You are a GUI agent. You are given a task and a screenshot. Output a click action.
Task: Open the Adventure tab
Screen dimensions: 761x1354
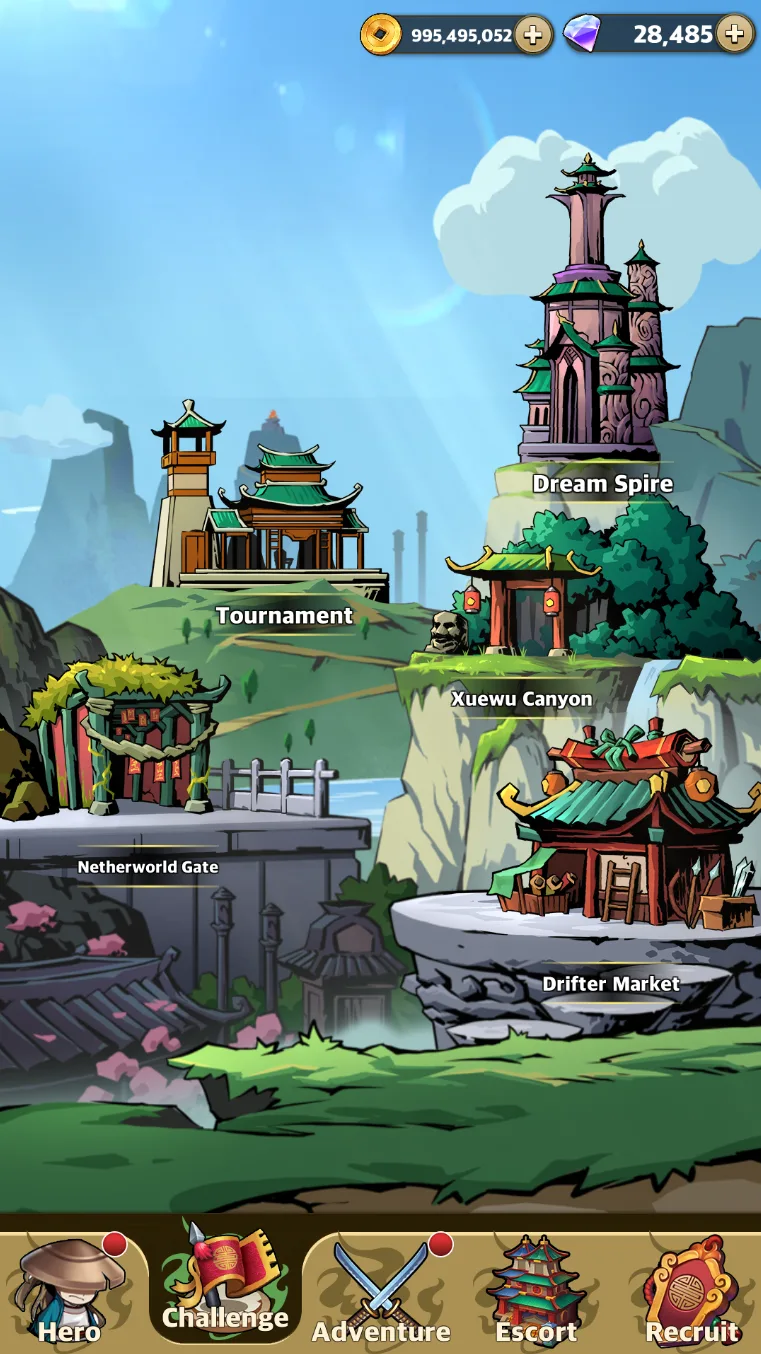pos(381,1292)
